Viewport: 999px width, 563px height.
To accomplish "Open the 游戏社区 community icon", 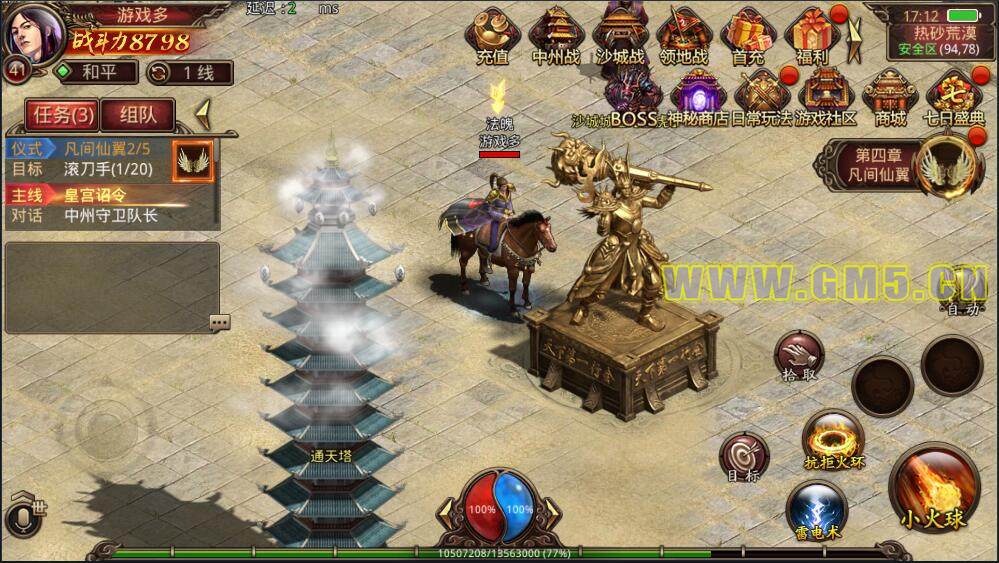I will [824, 98].
